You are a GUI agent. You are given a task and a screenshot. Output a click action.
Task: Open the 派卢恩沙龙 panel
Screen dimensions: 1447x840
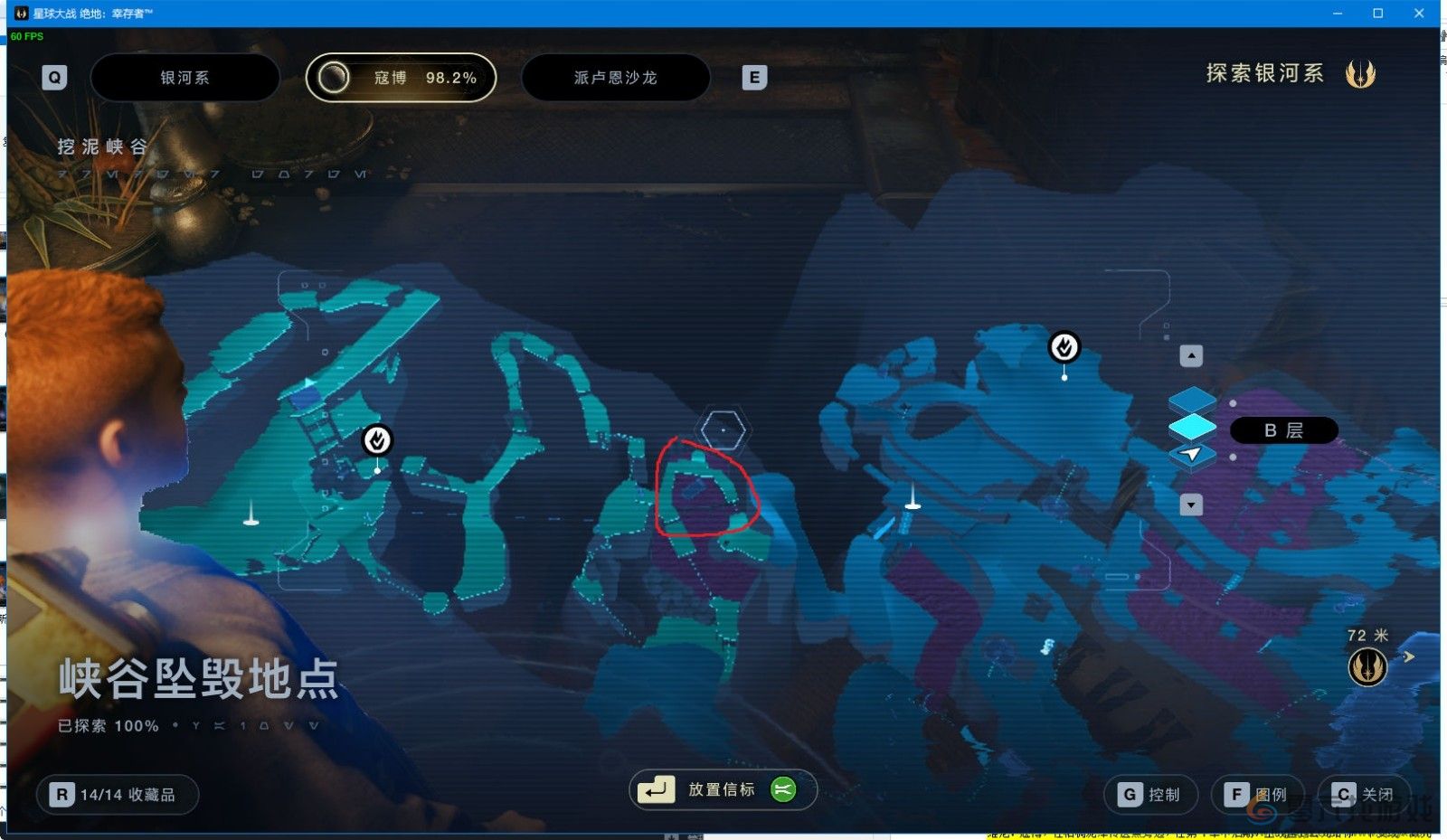616,77
